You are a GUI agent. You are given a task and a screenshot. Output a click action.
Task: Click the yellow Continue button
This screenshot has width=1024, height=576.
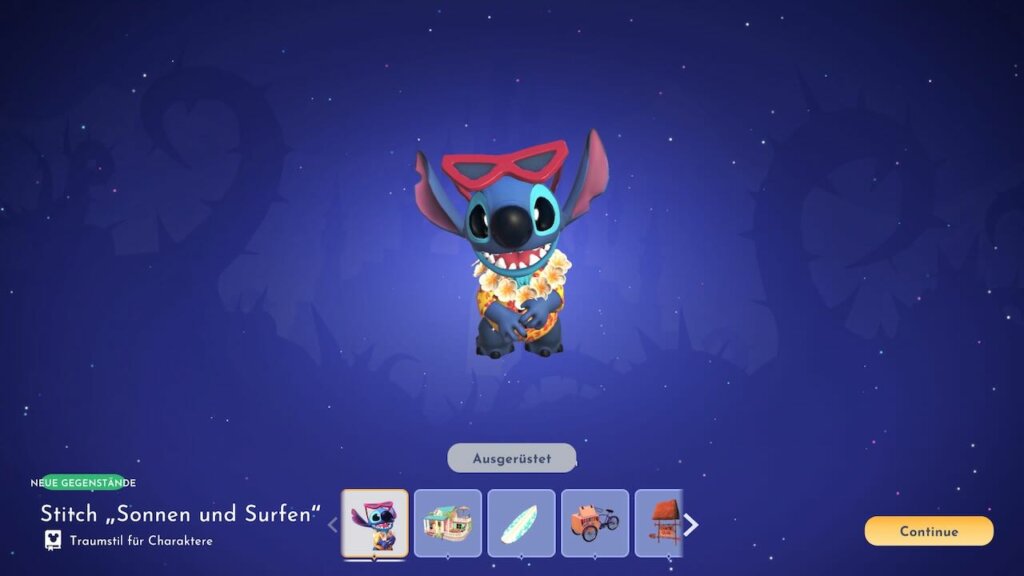click(929, 531)
